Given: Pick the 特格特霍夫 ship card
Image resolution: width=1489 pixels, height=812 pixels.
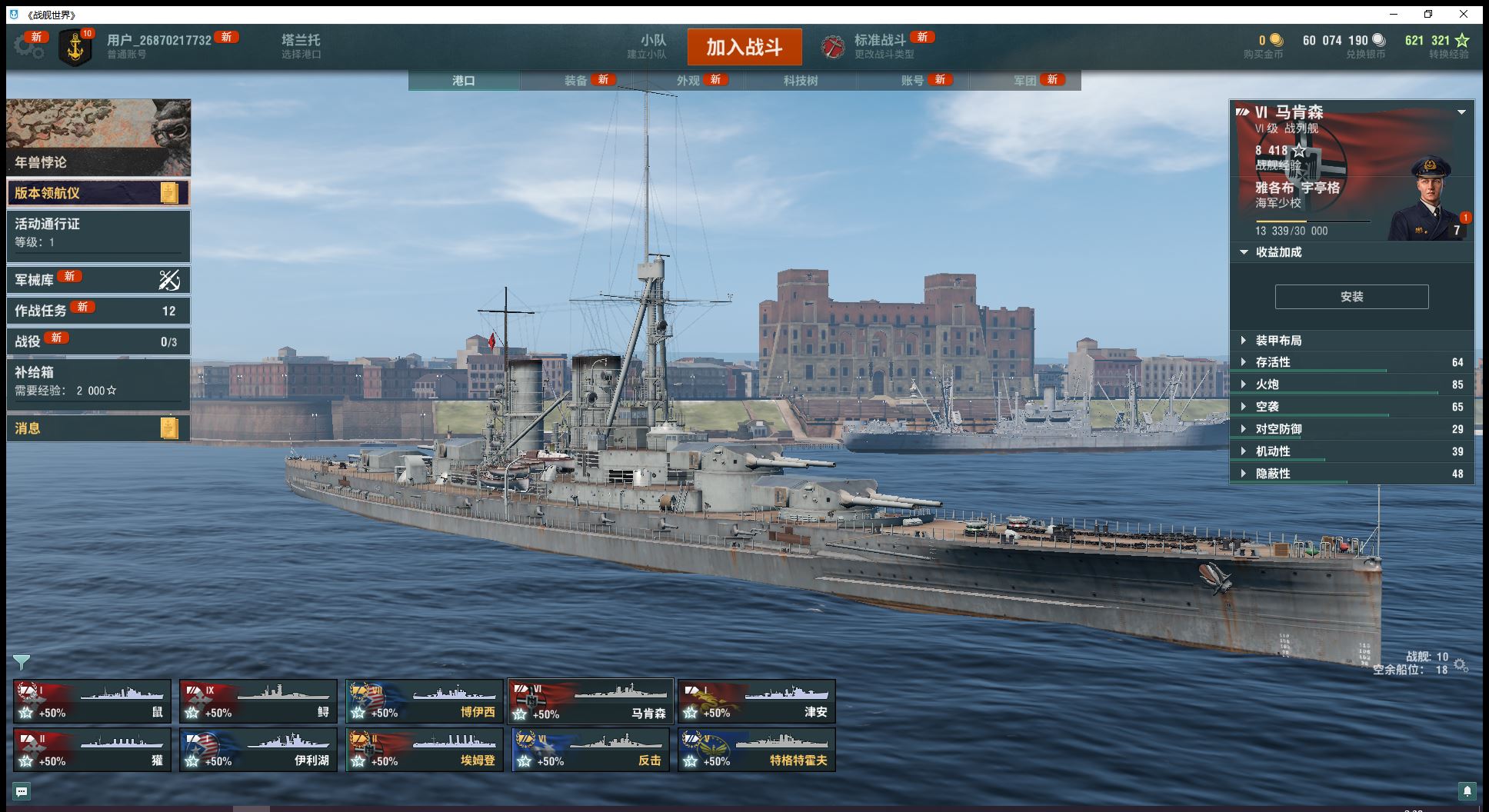Looking at the screenshot, I should pos(756,750).
